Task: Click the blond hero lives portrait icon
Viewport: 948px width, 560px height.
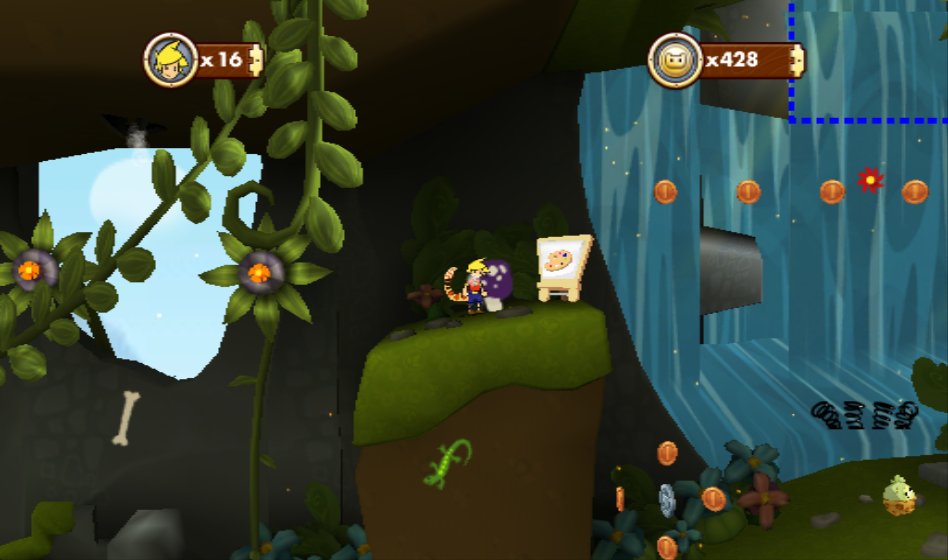Action: click(170, 60)
